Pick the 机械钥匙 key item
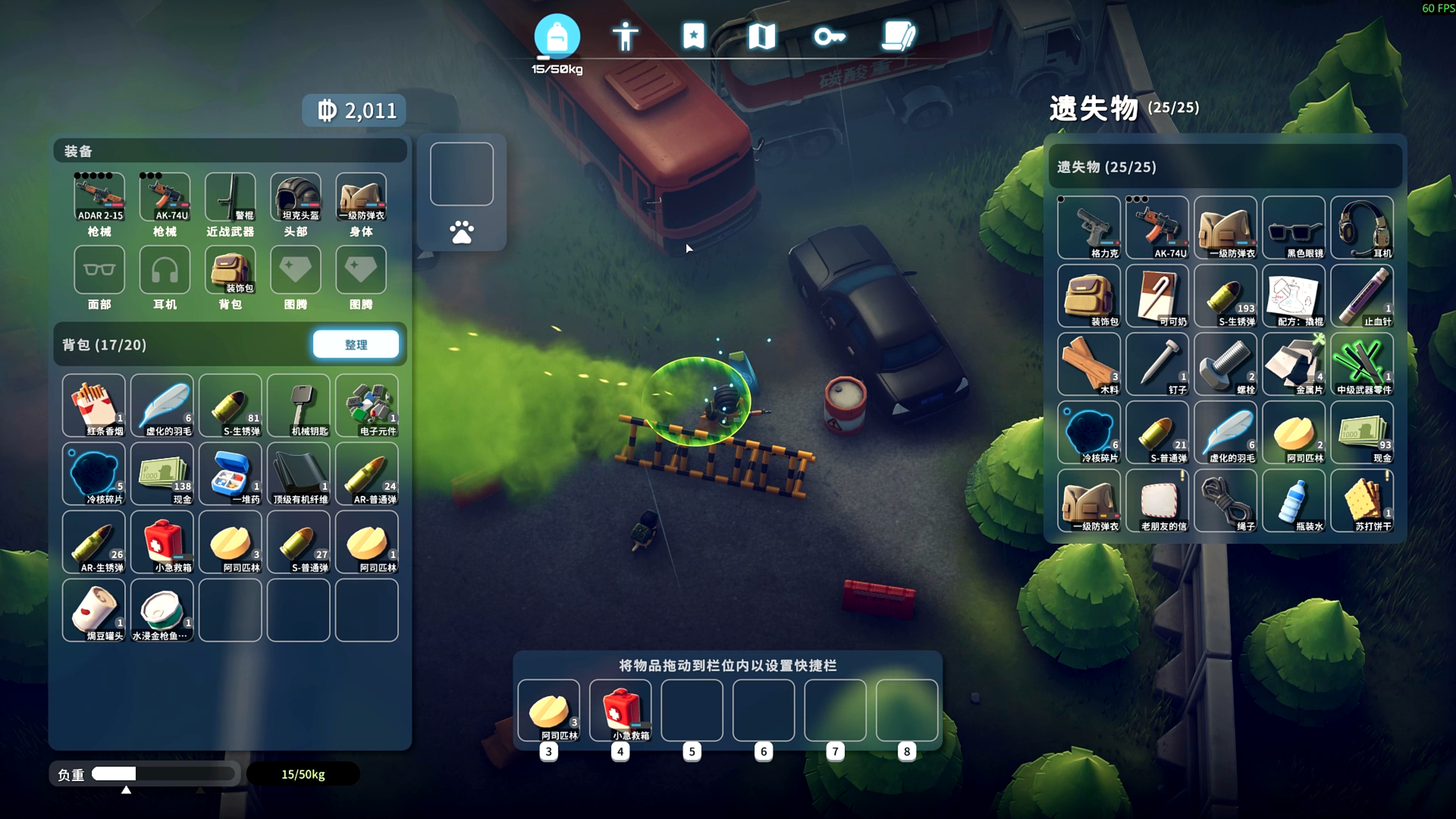Image resolution: width=1456 pixels, height=819 pixels. click(298, 405)
